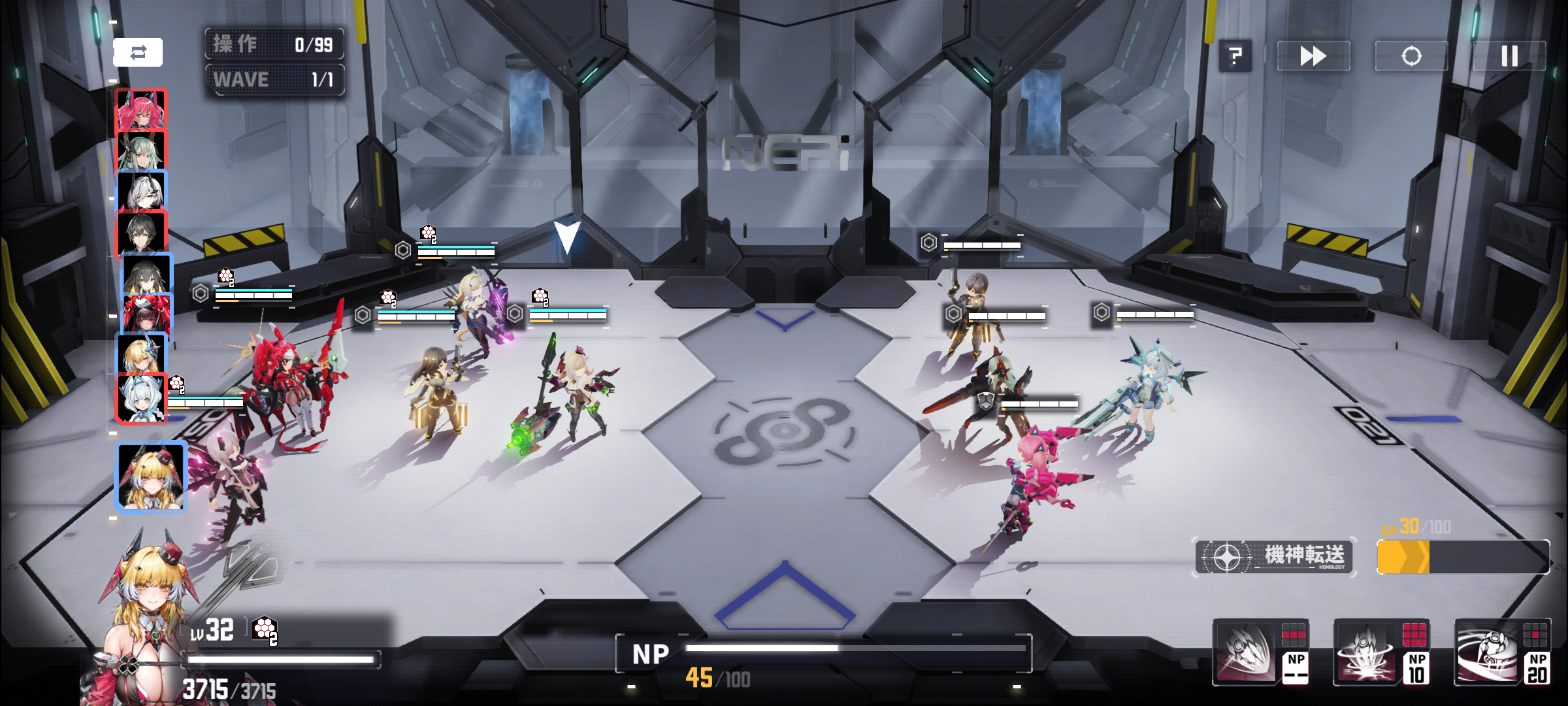This screenshot has width=1568, height=706.
Task: Pause the battle
Action: click(1509, 56)
